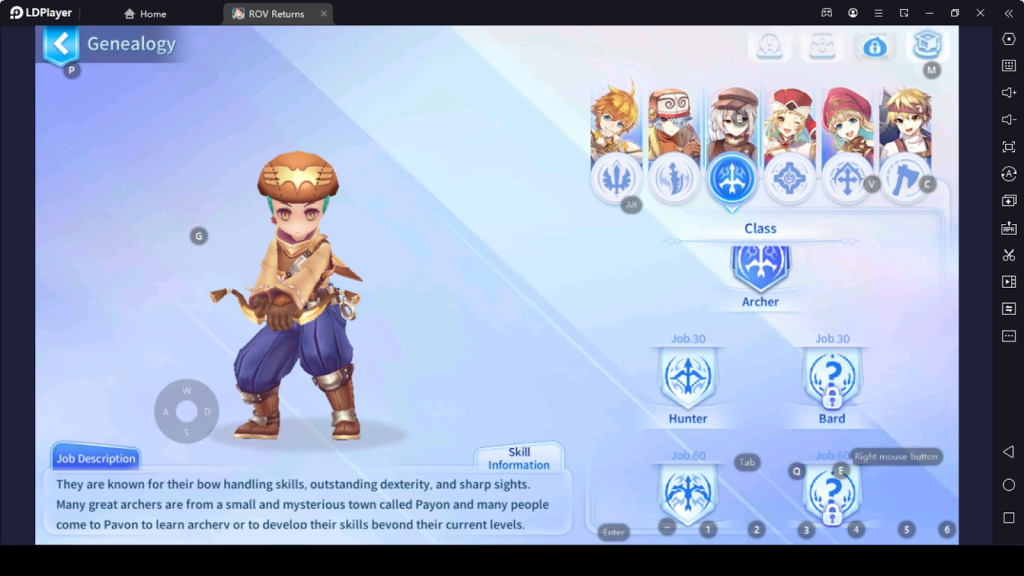Viewport: 1024px width, 576px height.
Task: Go back from the Genealogy screen
Action: point(62,44)
